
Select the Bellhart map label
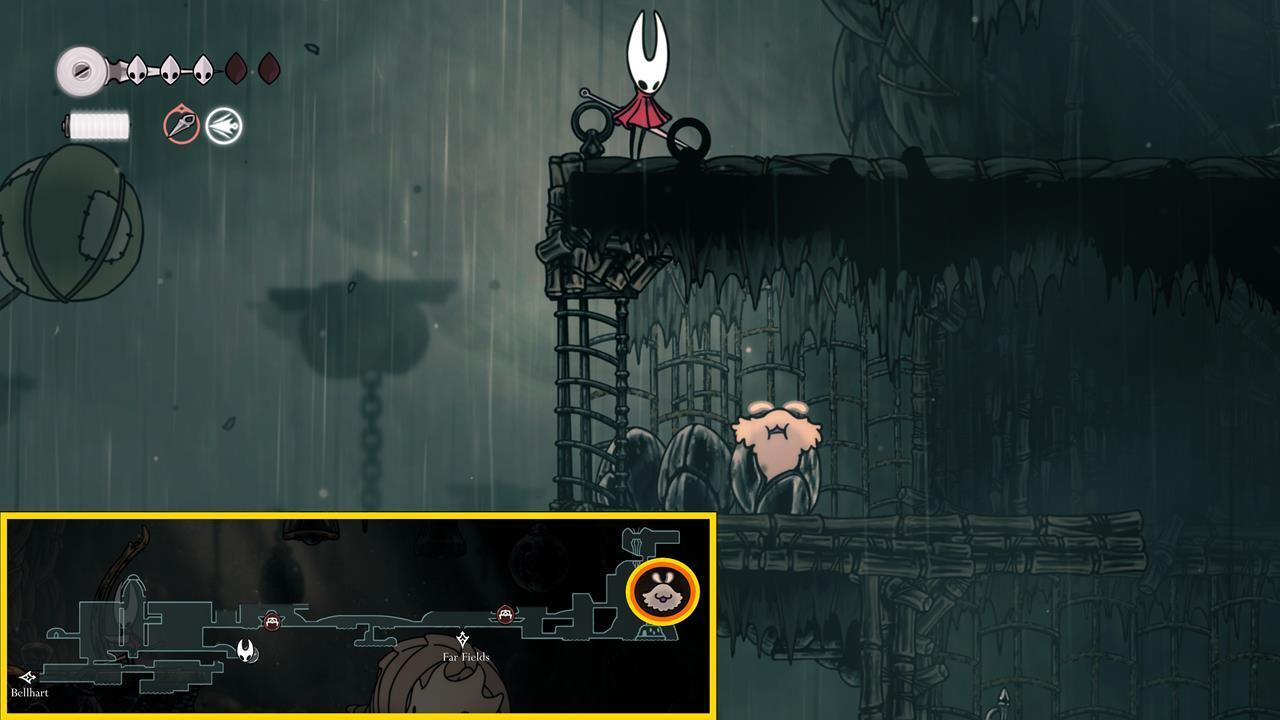coord(29,690)
